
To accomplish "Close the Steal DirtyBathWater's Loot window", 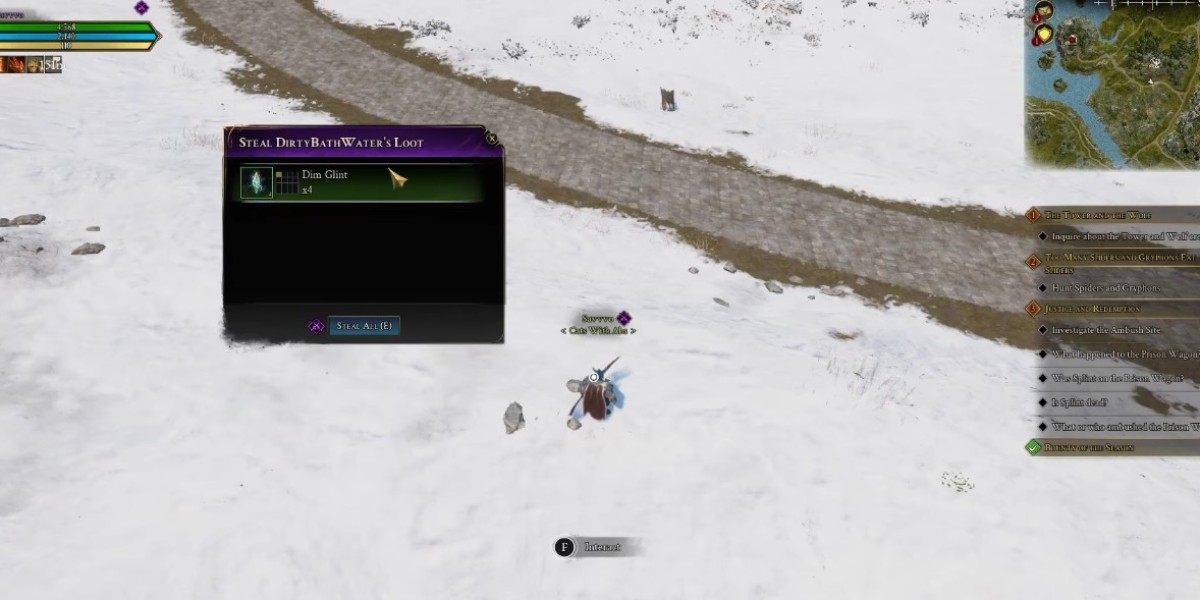I will 491,140.
